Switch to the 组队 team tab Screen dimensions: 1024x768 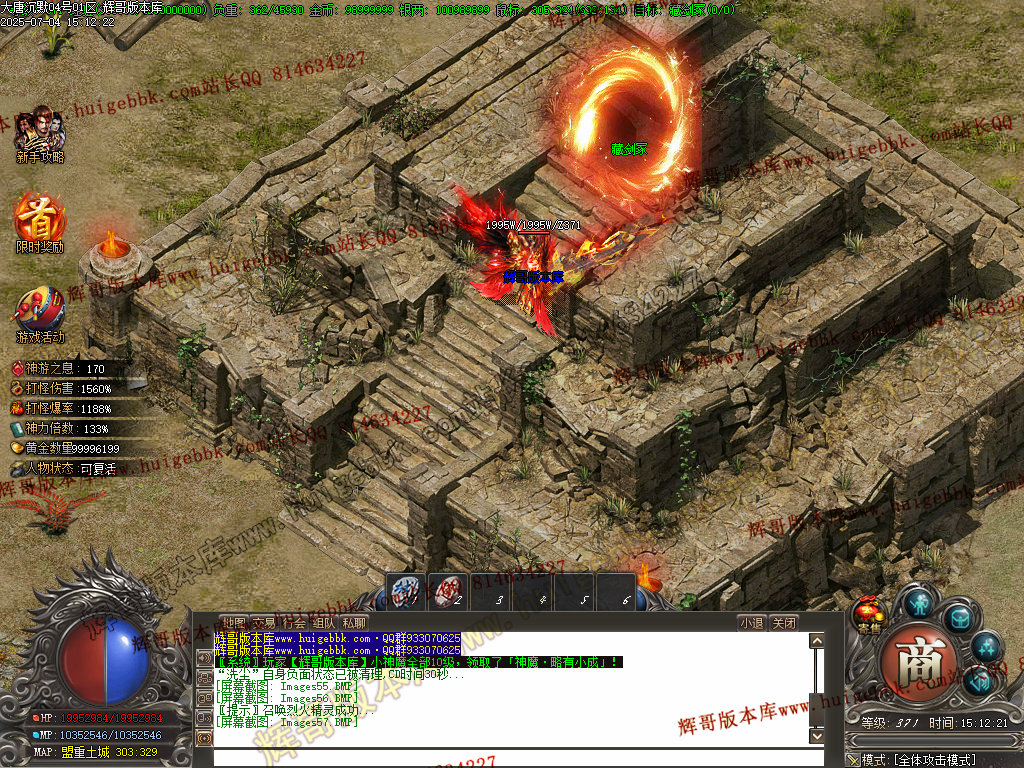324,622
